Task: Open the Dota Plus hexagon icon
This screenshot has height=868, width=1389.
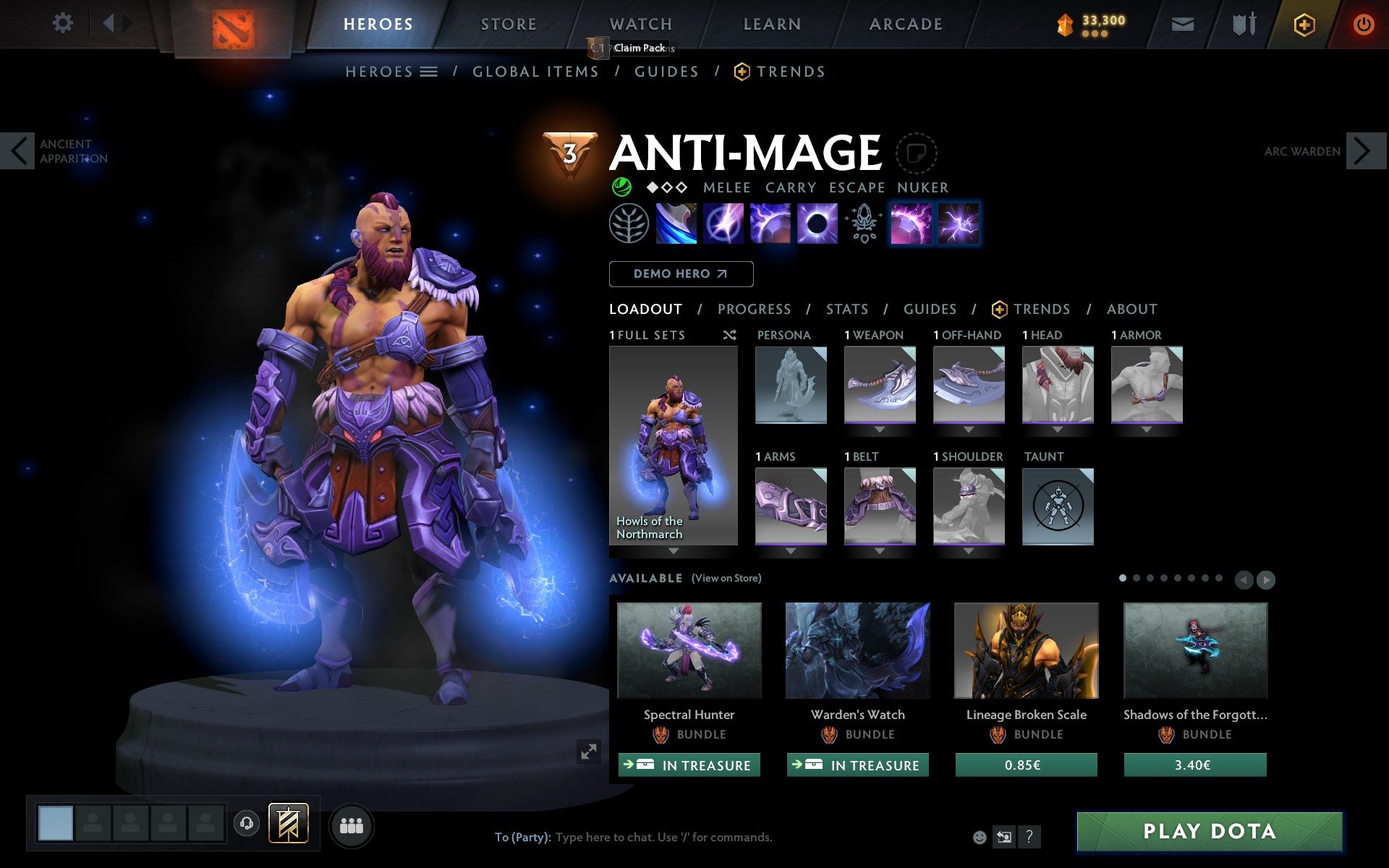Action: click(1303, 23)
